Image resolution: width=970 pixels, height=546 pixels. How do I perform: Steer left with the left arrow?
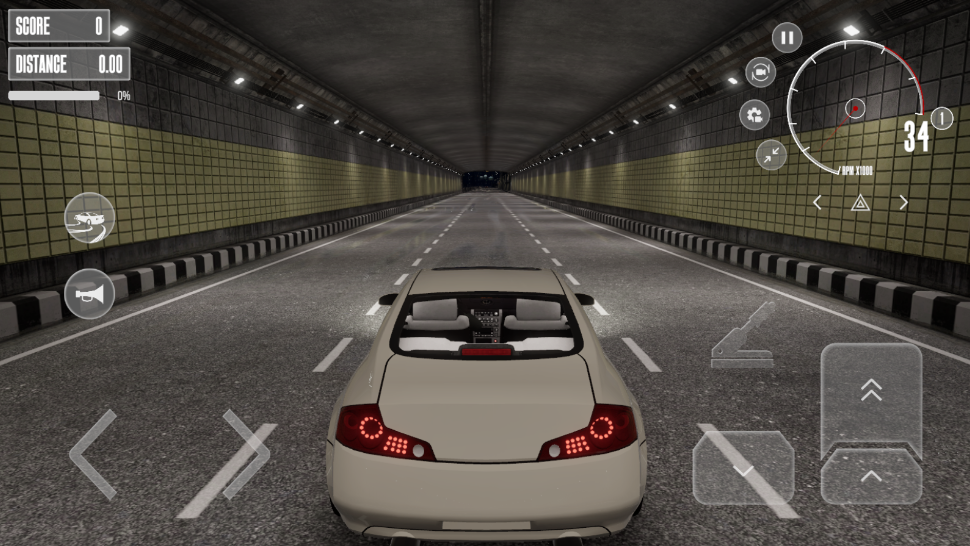[x=93, y=453]
